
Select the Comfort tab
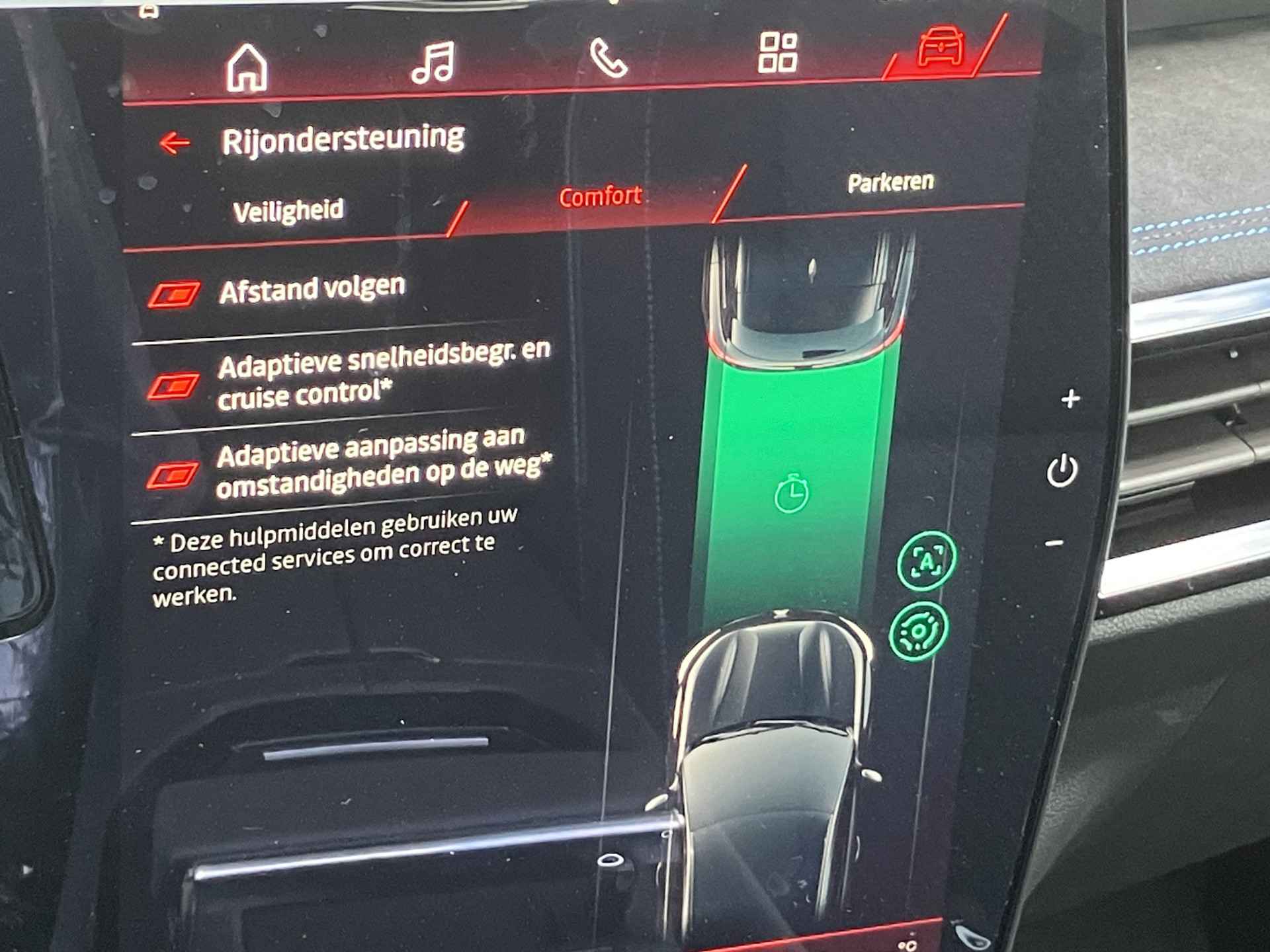pos(600,196)
